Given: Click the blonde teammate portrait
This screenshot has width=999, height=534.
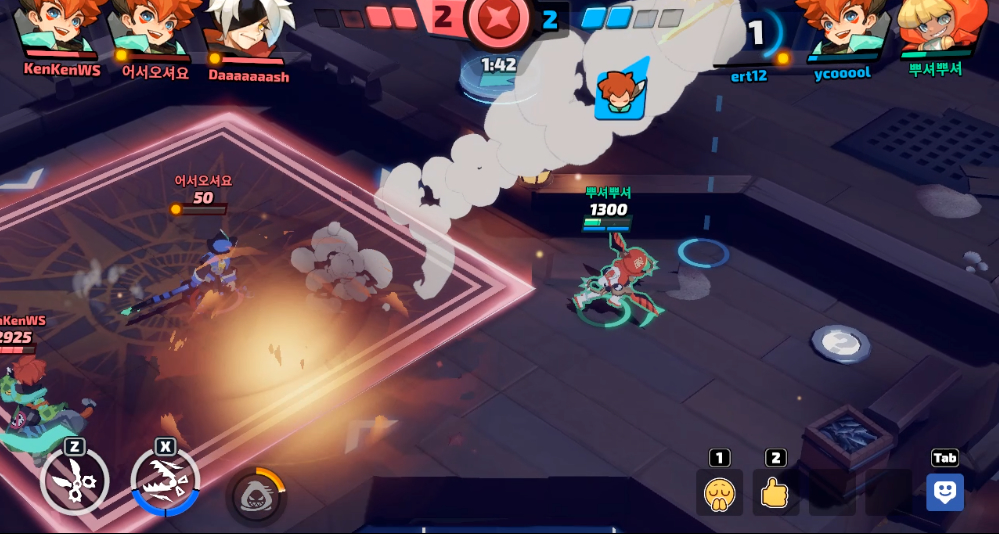Looking at the screenshot, I should click(935, 28).
